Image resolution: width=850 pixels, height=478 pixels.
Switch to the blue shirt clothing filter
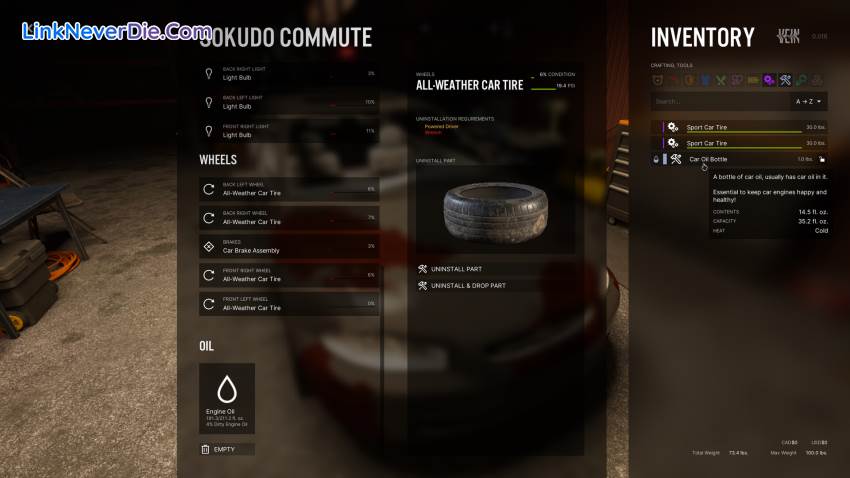pos(704,80)
